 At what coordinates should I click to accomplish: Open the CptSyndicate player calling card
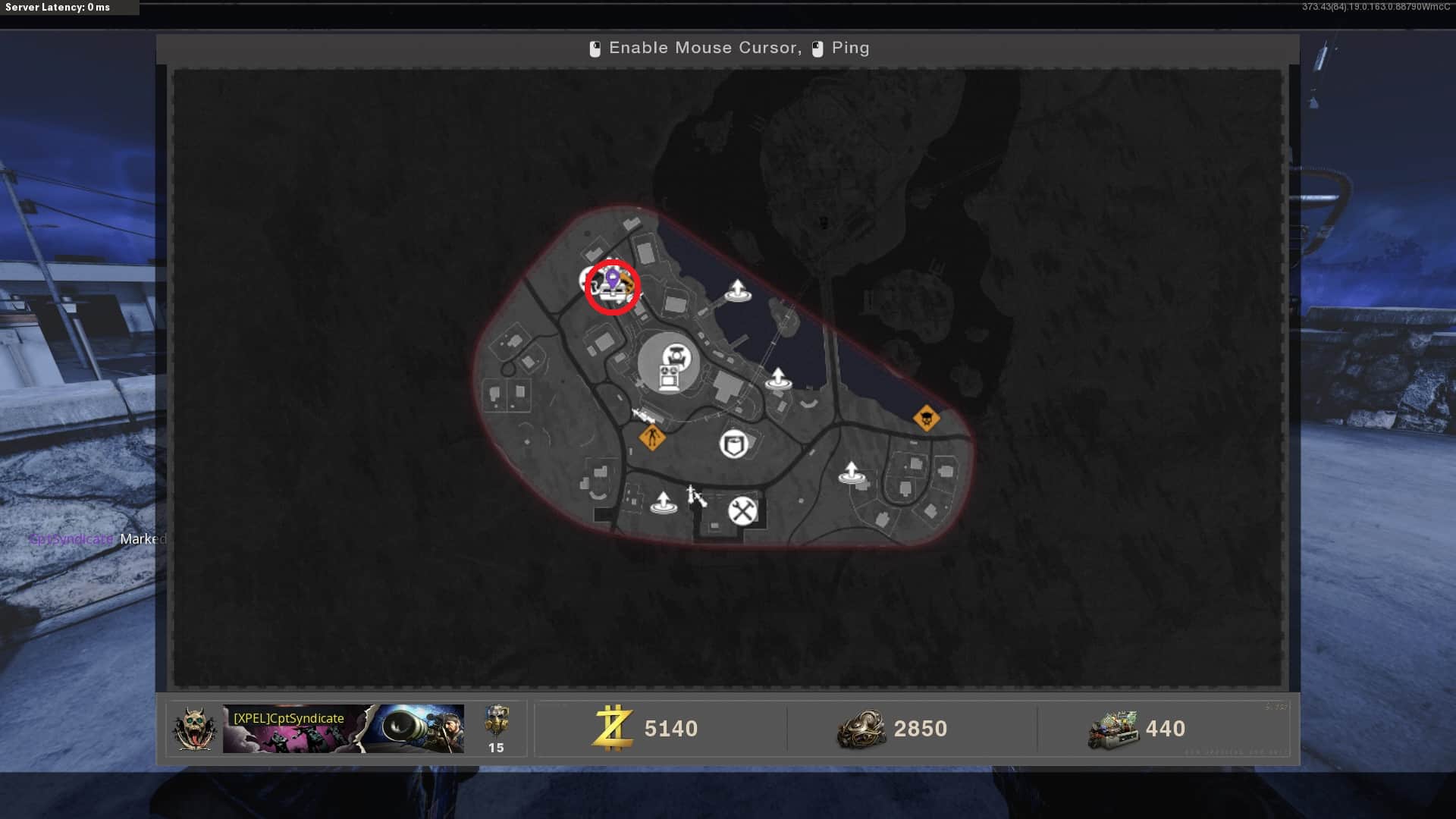(343, 728)
